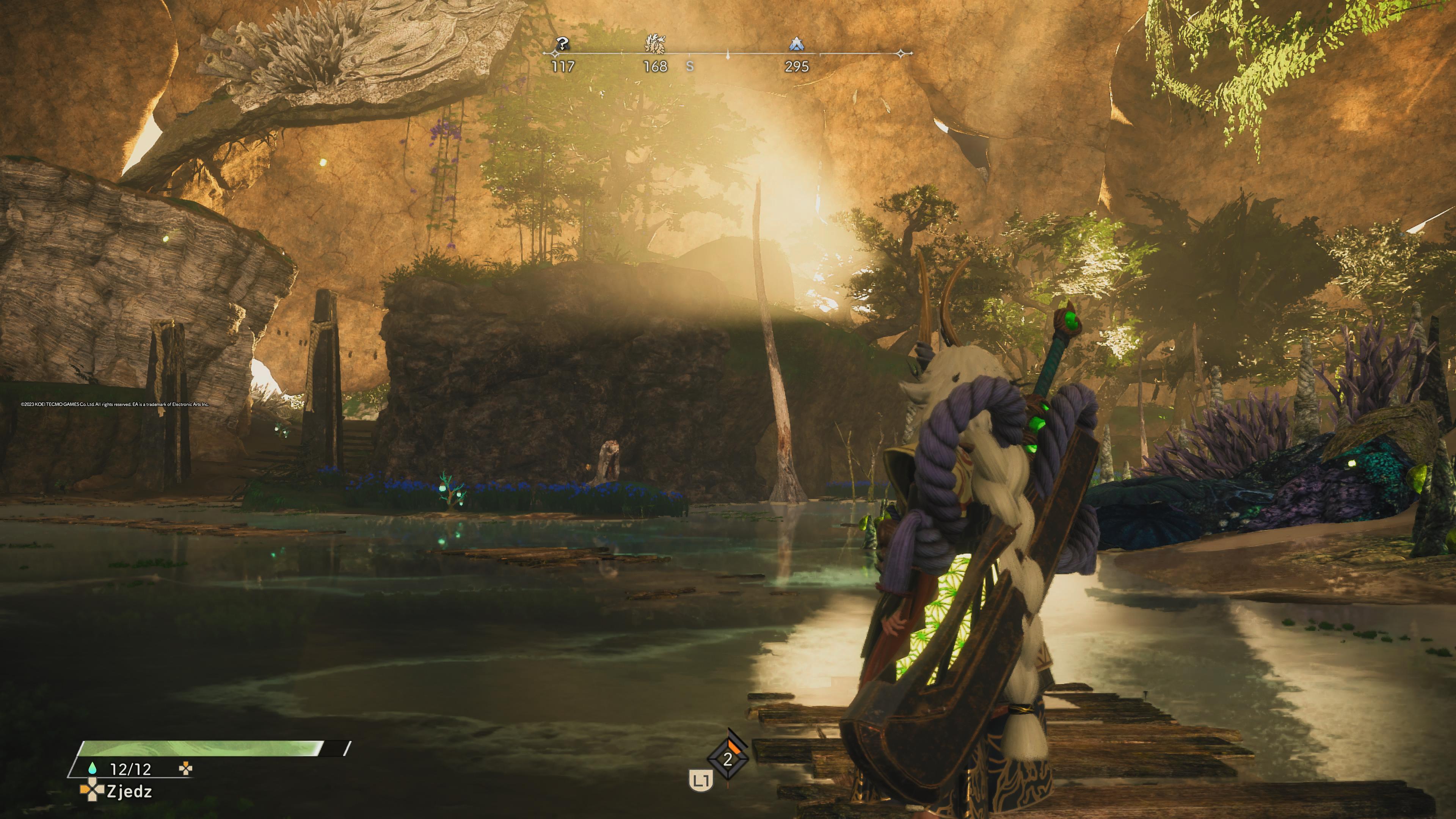The width and height of the screenshot is (1456, 819).
Task: Select the question mark marker on the compass
Action: point(562,44)
